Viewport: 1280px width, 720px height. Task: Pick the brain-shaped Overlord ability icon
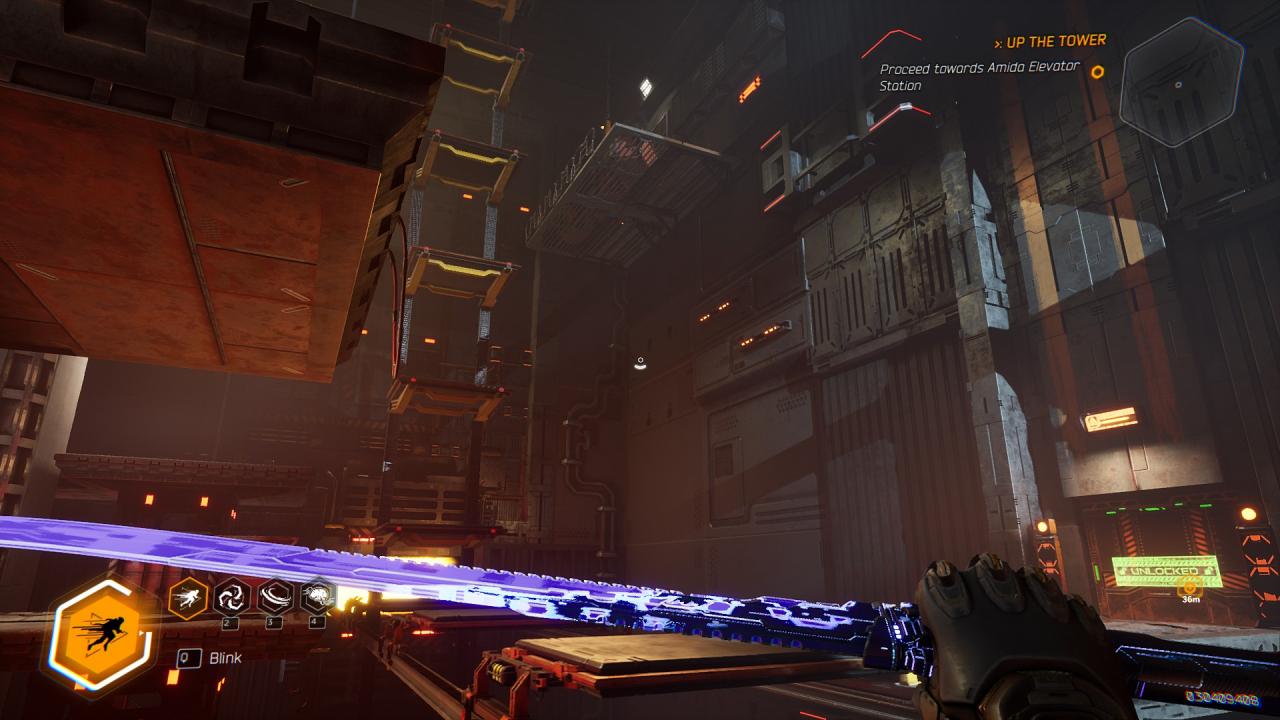317,597
